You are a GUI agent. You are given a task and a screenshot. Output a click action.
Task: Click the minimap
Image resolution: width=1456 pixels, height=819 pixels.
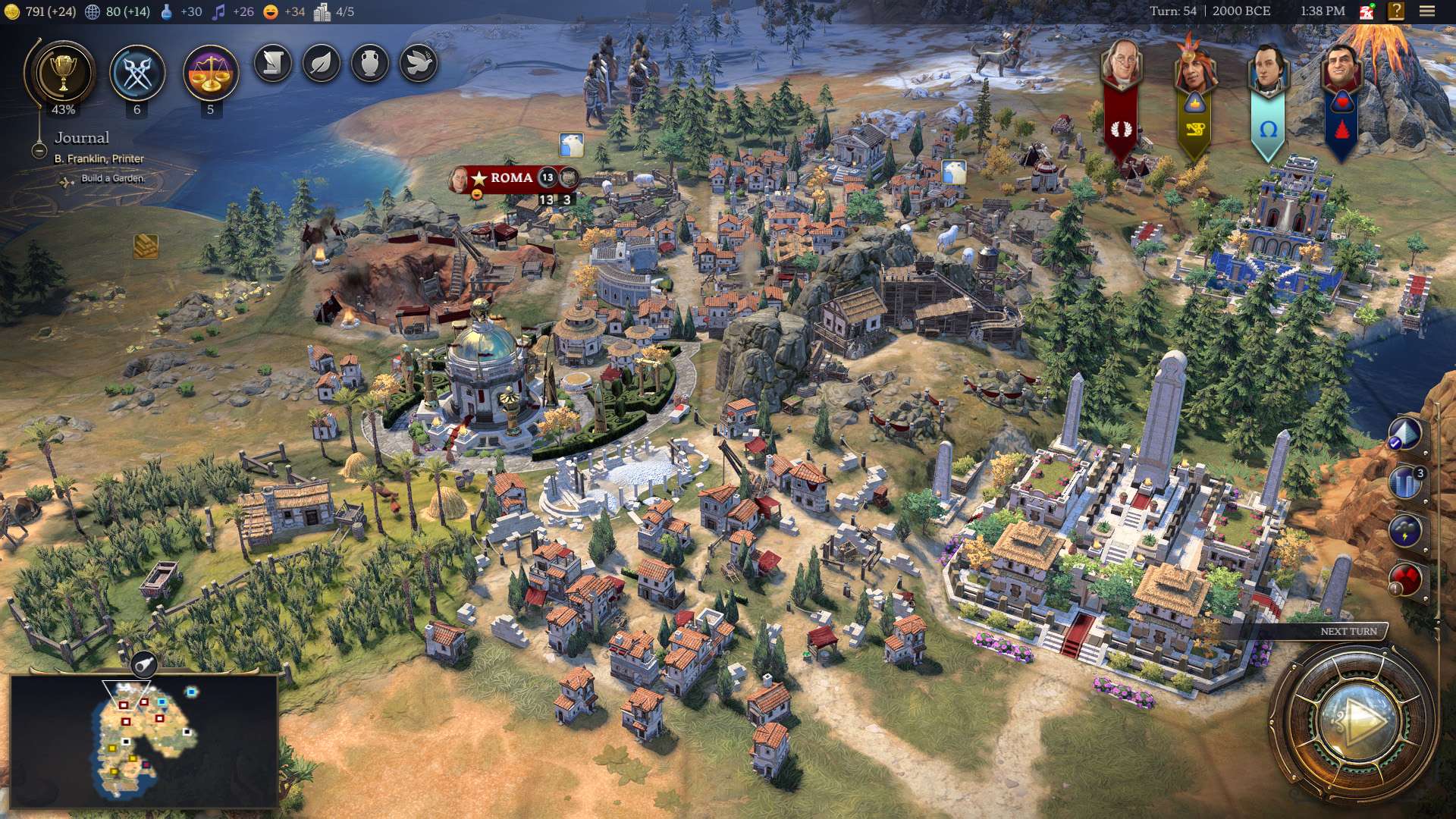coord(144,739)
